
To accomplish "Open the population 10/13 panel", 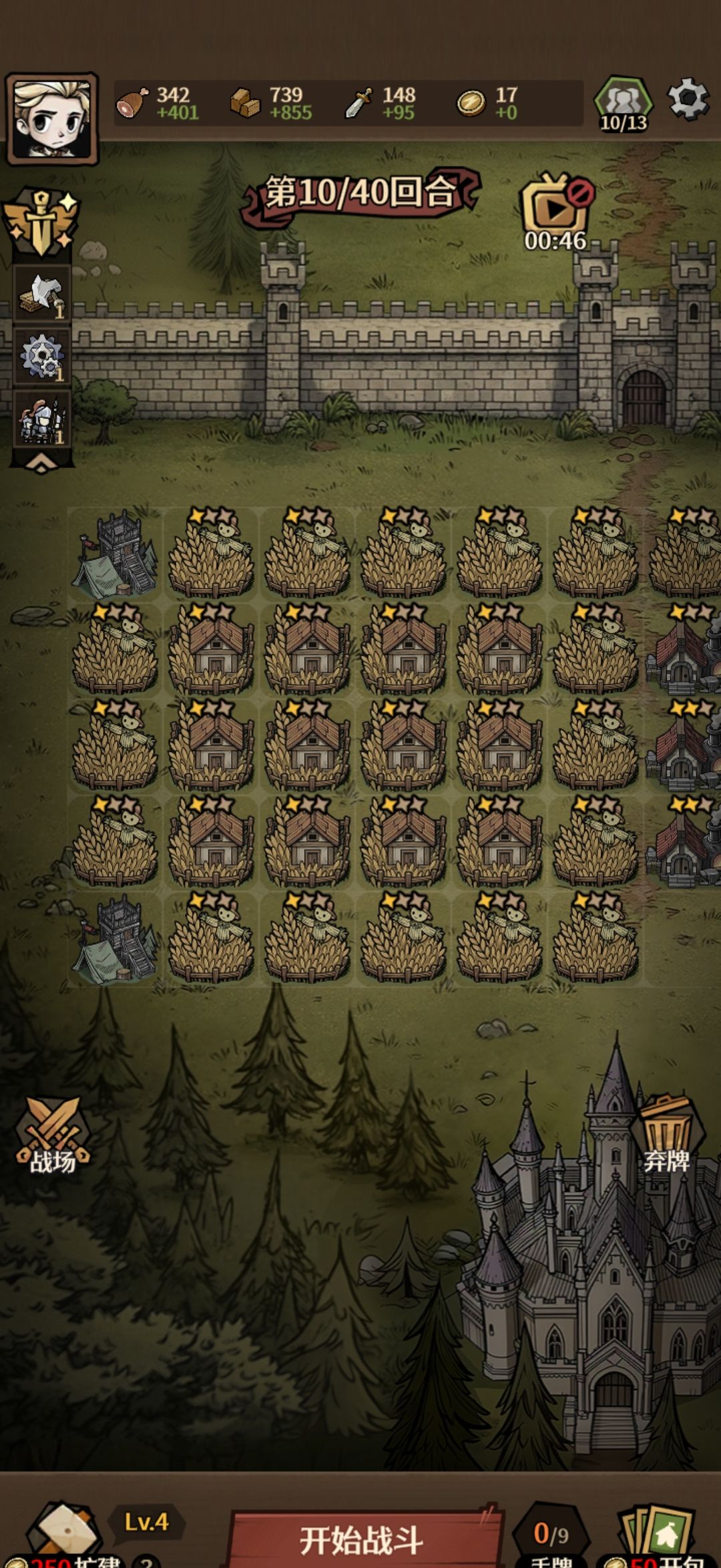I will click(x=623, y=105).
